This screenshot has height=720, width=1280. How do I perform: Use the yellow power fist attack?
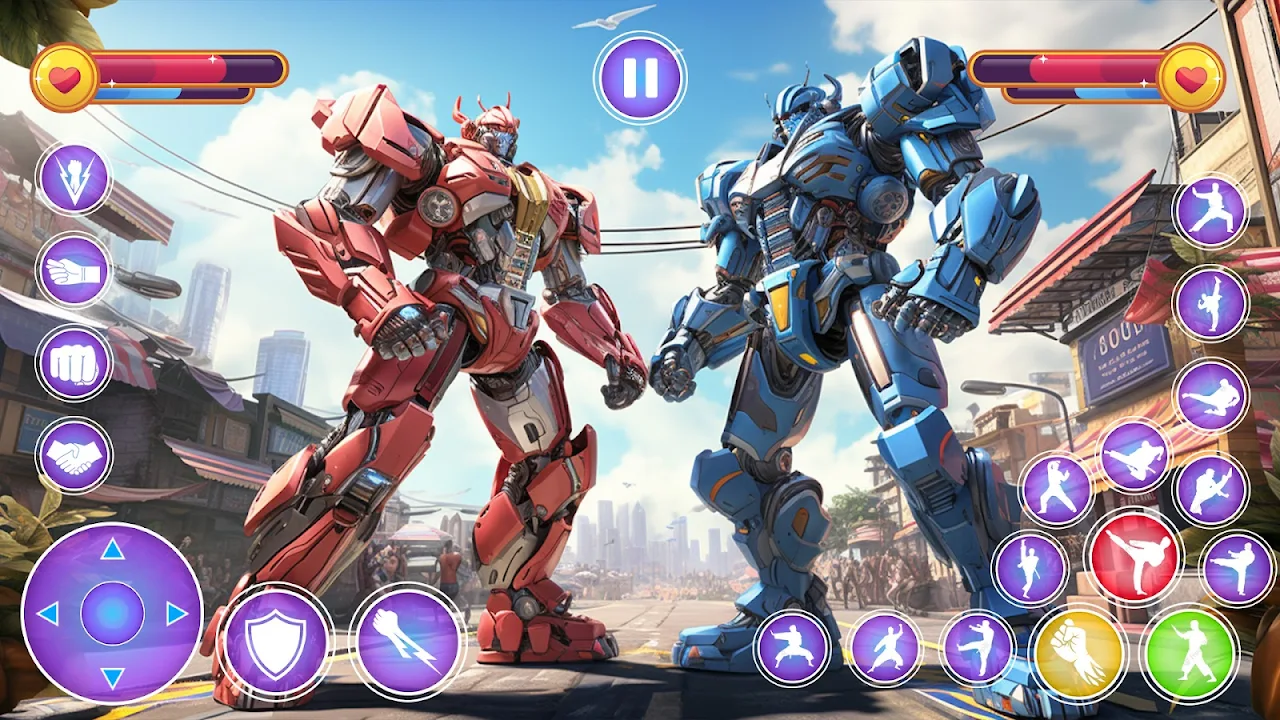click(1079, 654)
